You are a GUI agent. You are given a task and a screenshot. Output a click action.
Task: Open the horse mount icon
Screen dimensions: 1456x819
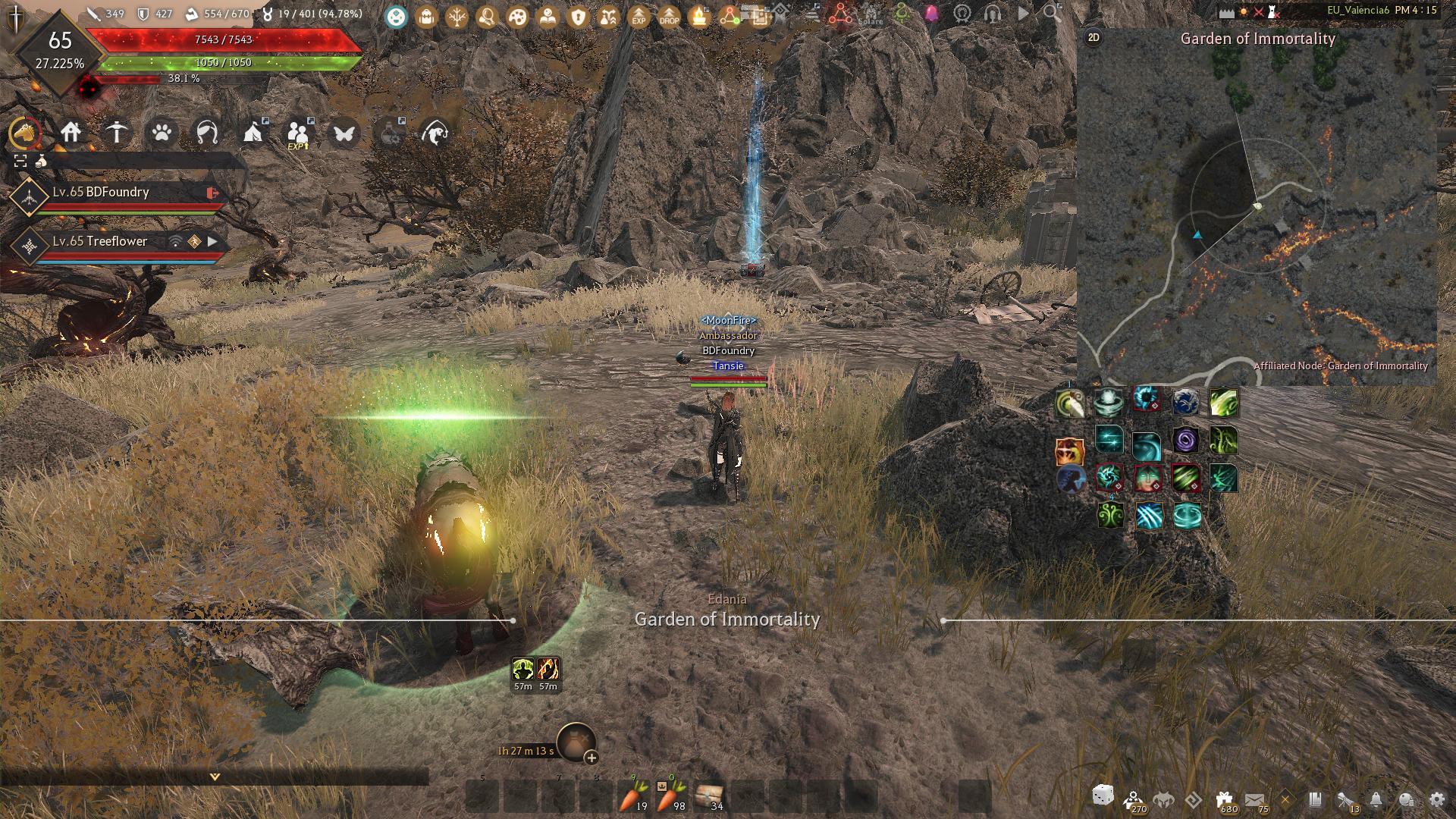tap(25, 133)
